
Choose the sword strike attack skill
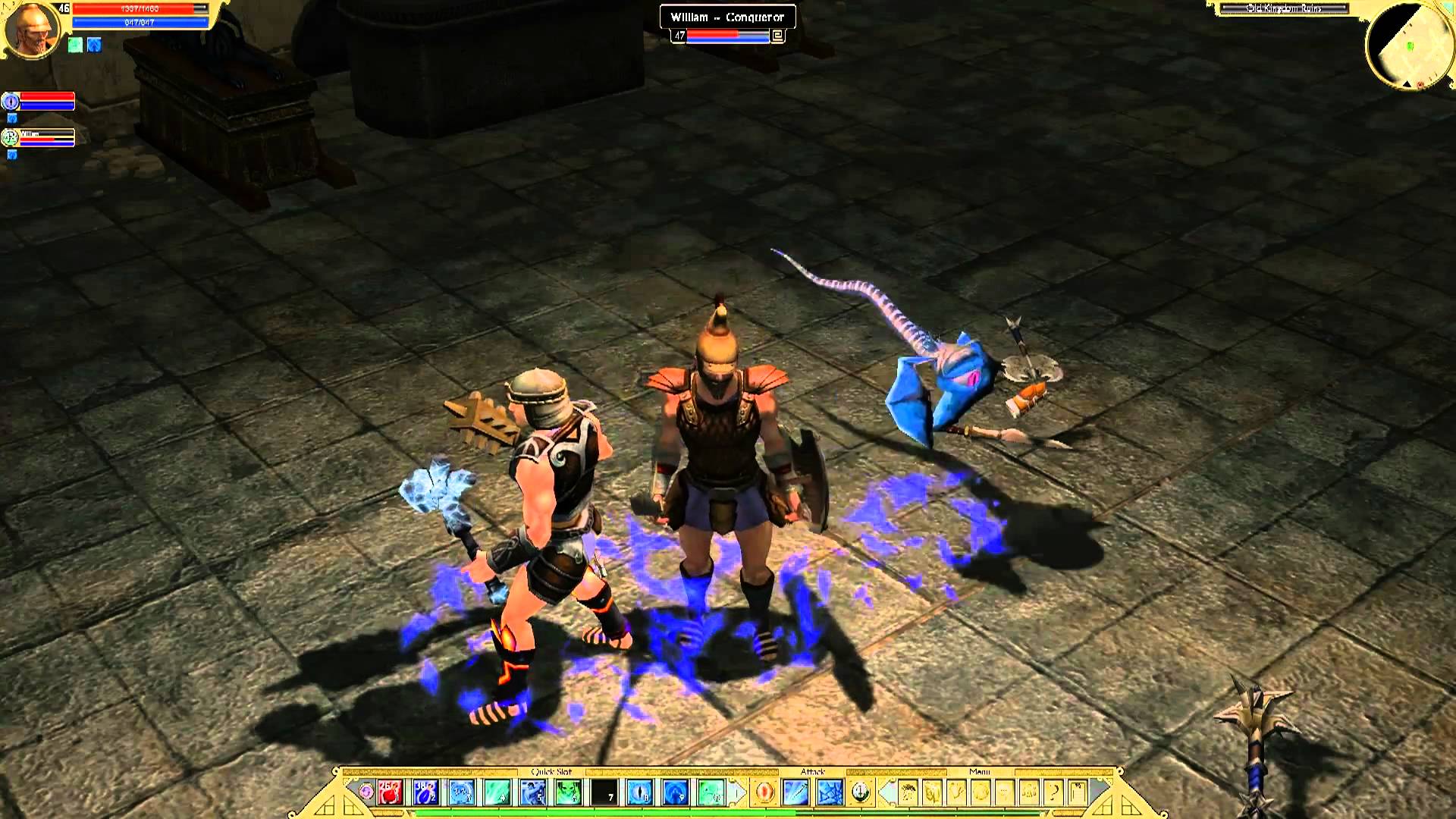point(797,792)
